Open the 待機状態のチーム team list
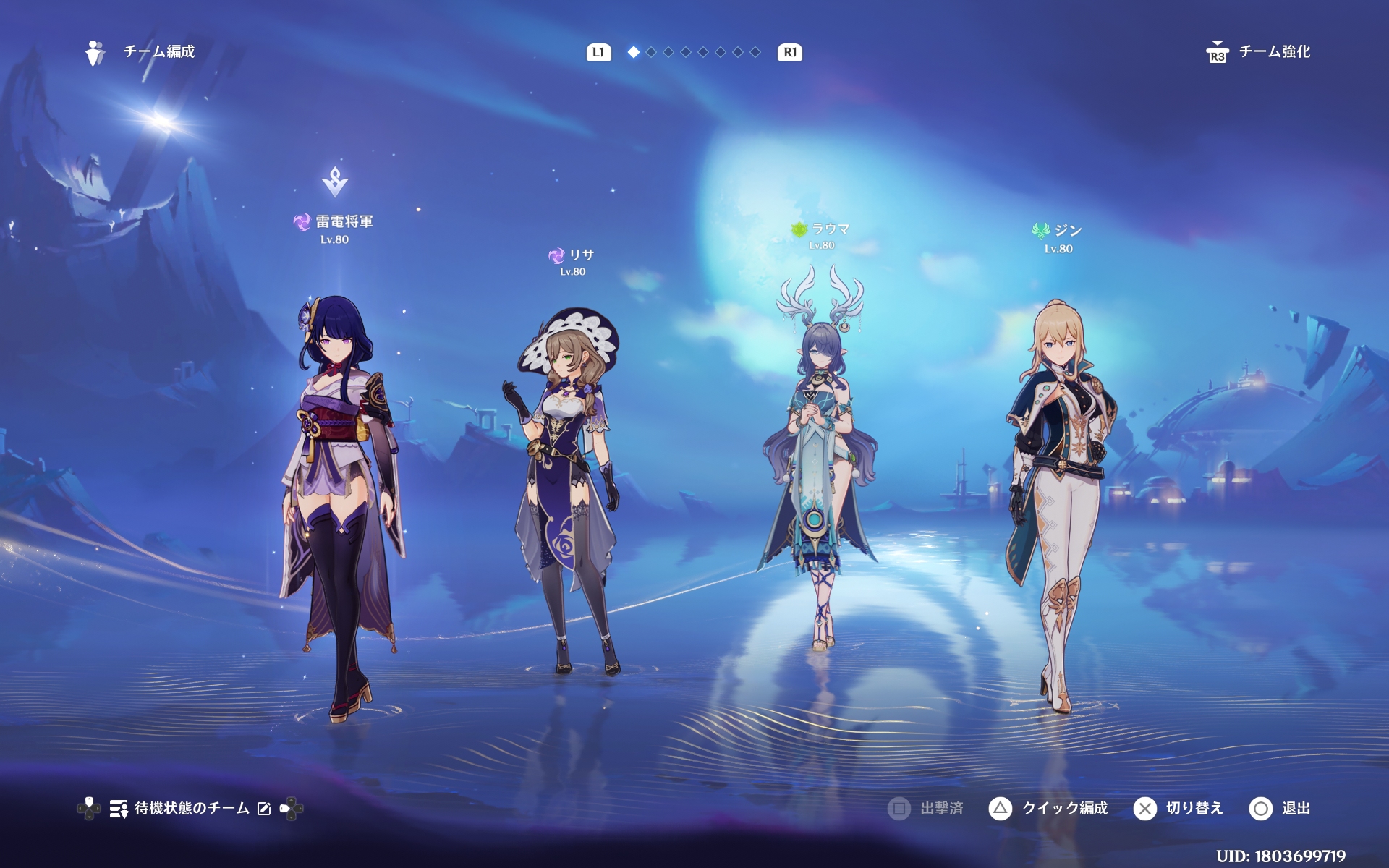This screenshot has width=1389, height=868. coord(179,808)
